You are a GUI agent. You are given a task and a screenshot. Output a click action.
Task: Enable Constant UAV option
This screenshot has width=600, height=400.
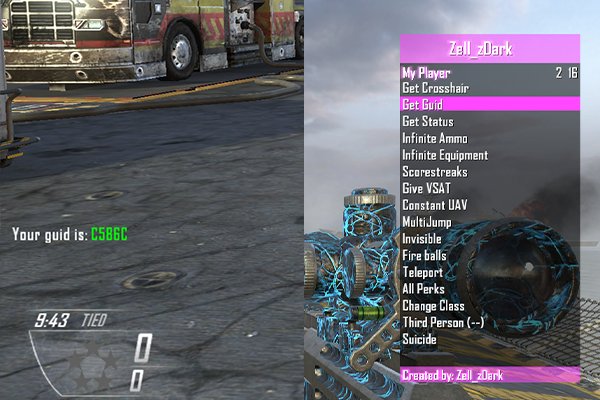coord(434,205)
